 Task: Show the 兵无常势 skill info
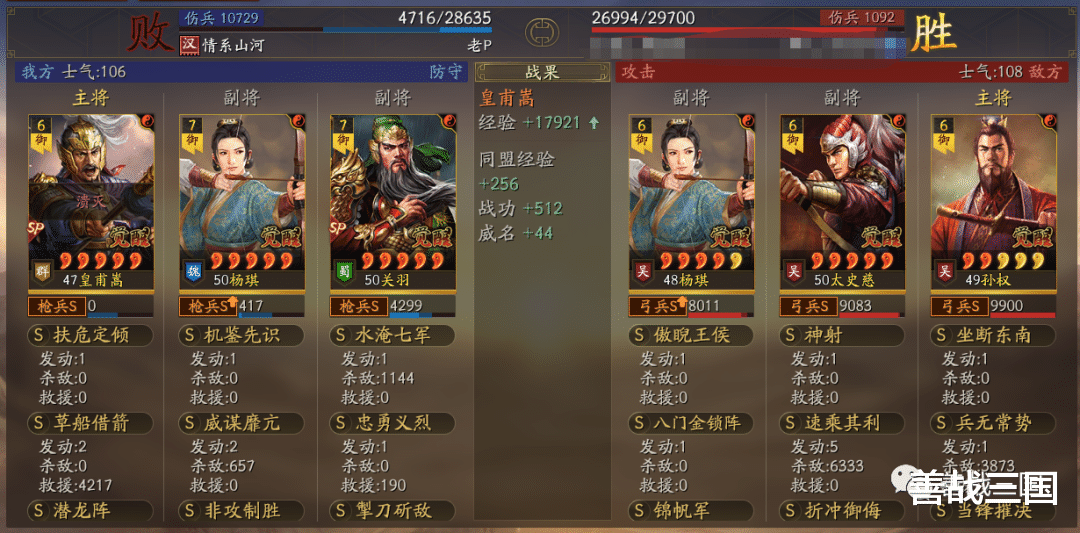coord(993,423)
